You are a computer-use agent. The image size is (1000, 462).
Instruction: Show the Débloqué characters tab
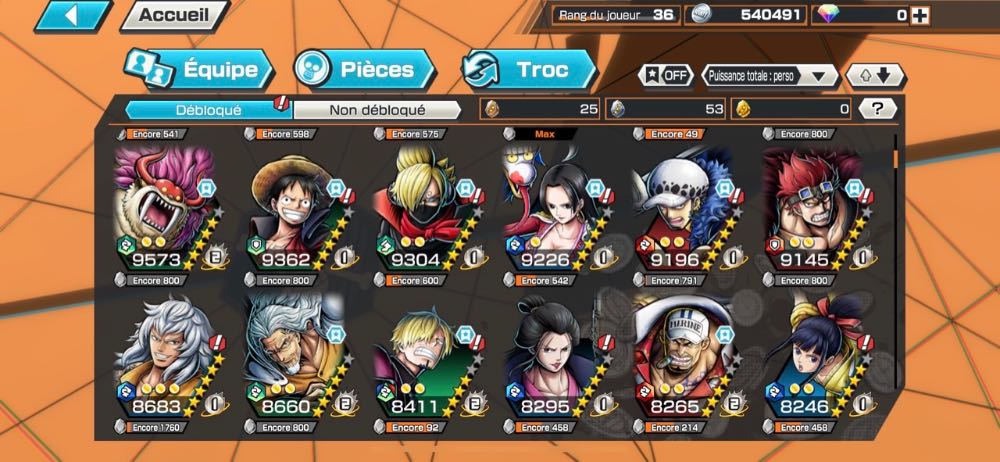pyautogui.click(x=208, y=109)
